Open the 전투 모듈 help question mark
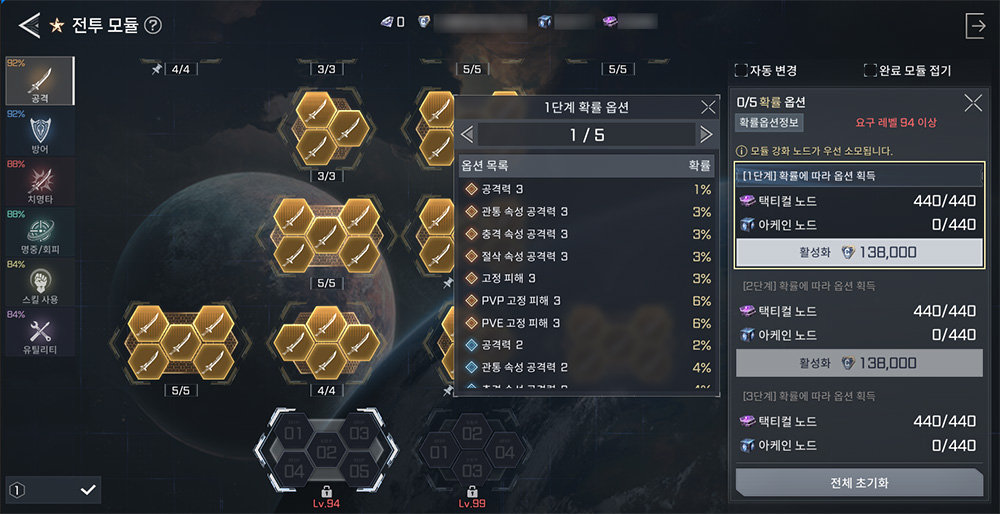This screenshot has width=1000, height=514. (x=153, y=25)
